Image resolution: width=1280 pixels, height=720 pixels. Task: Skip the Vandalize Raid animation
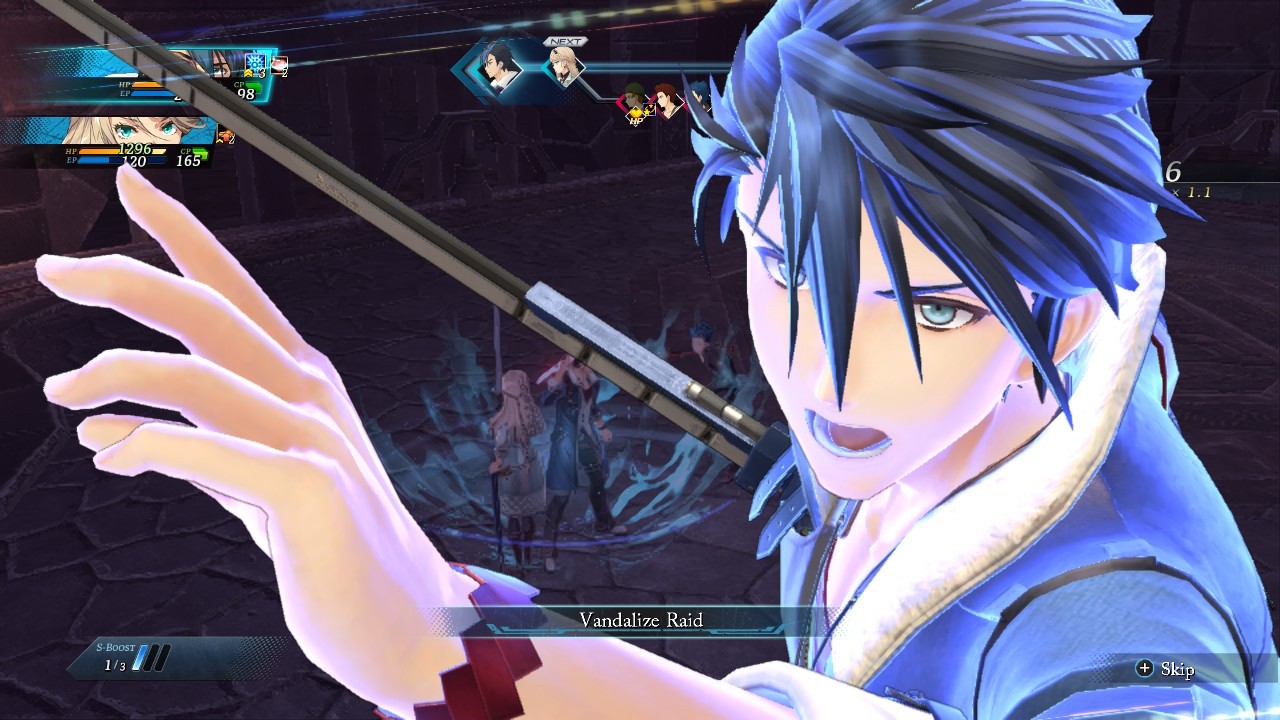(x=1166, y=669)
